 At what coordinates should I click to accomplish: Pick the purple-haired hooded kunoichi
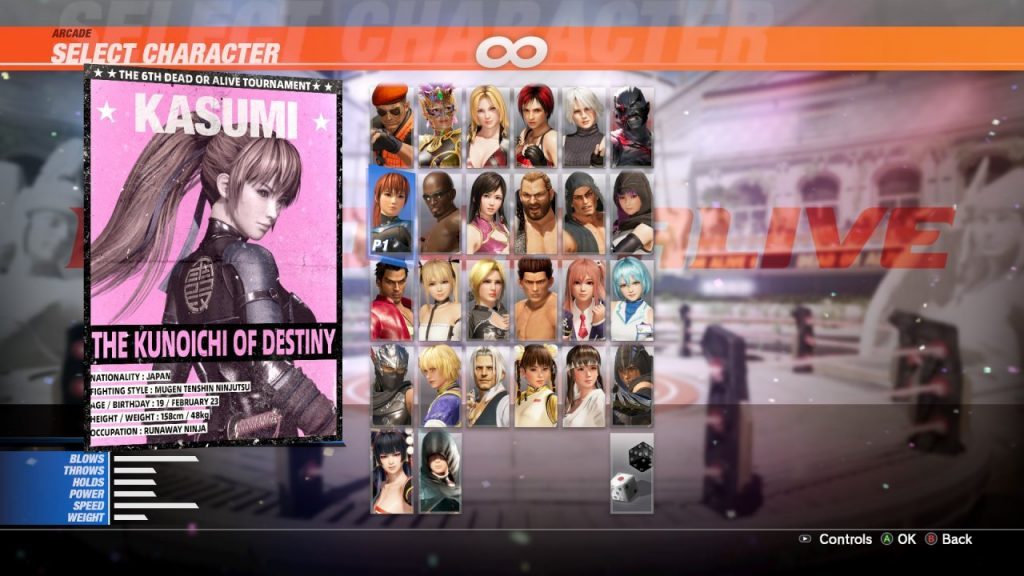click(631, 212)
